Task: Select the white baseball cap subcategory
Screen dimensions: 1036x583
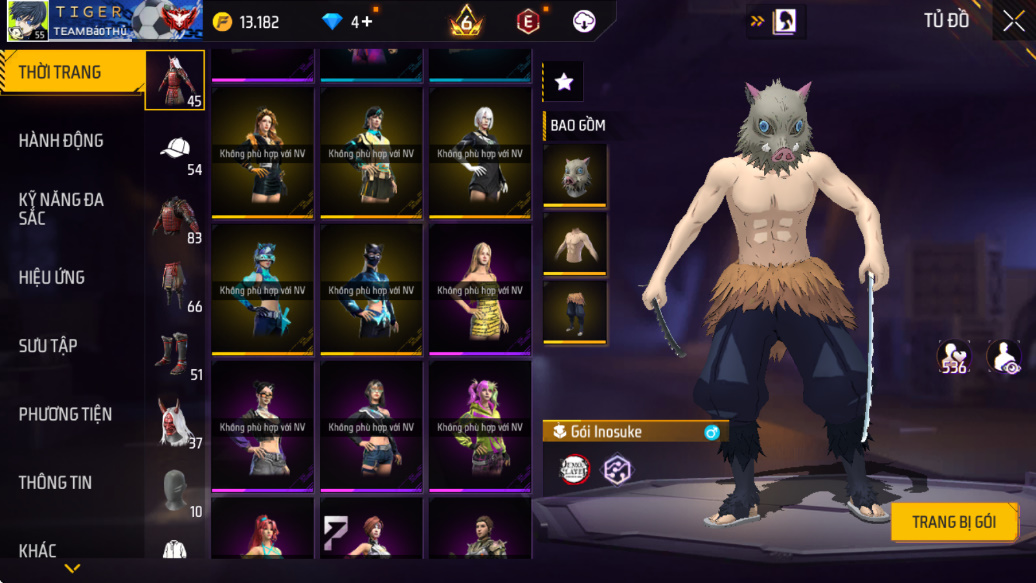Action: (x=175, y=149)
